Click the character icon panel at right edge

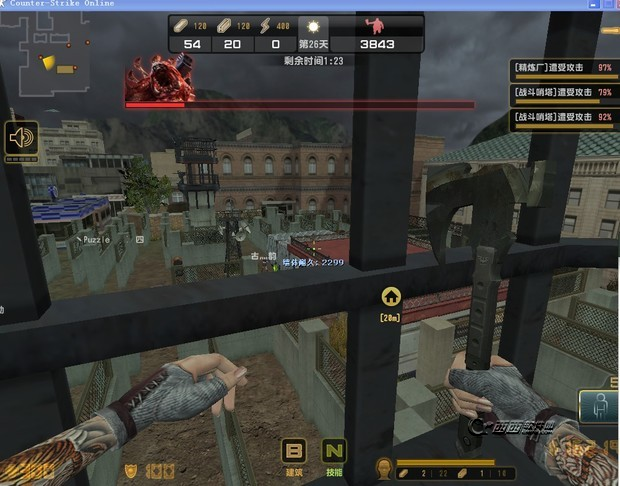(598, 409)
